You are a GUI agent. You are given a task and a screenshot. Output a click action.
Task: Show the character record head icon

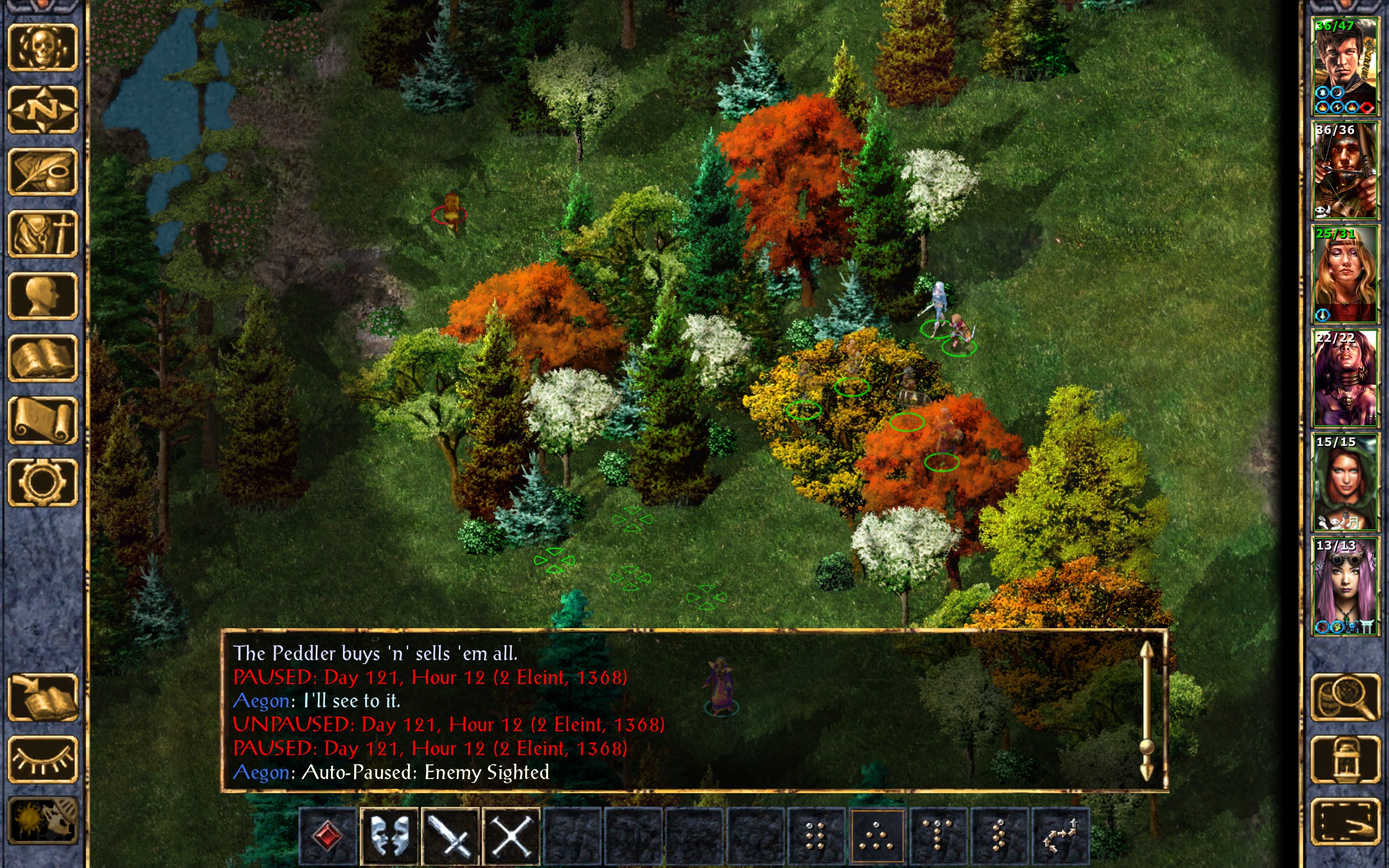(42, 296)
